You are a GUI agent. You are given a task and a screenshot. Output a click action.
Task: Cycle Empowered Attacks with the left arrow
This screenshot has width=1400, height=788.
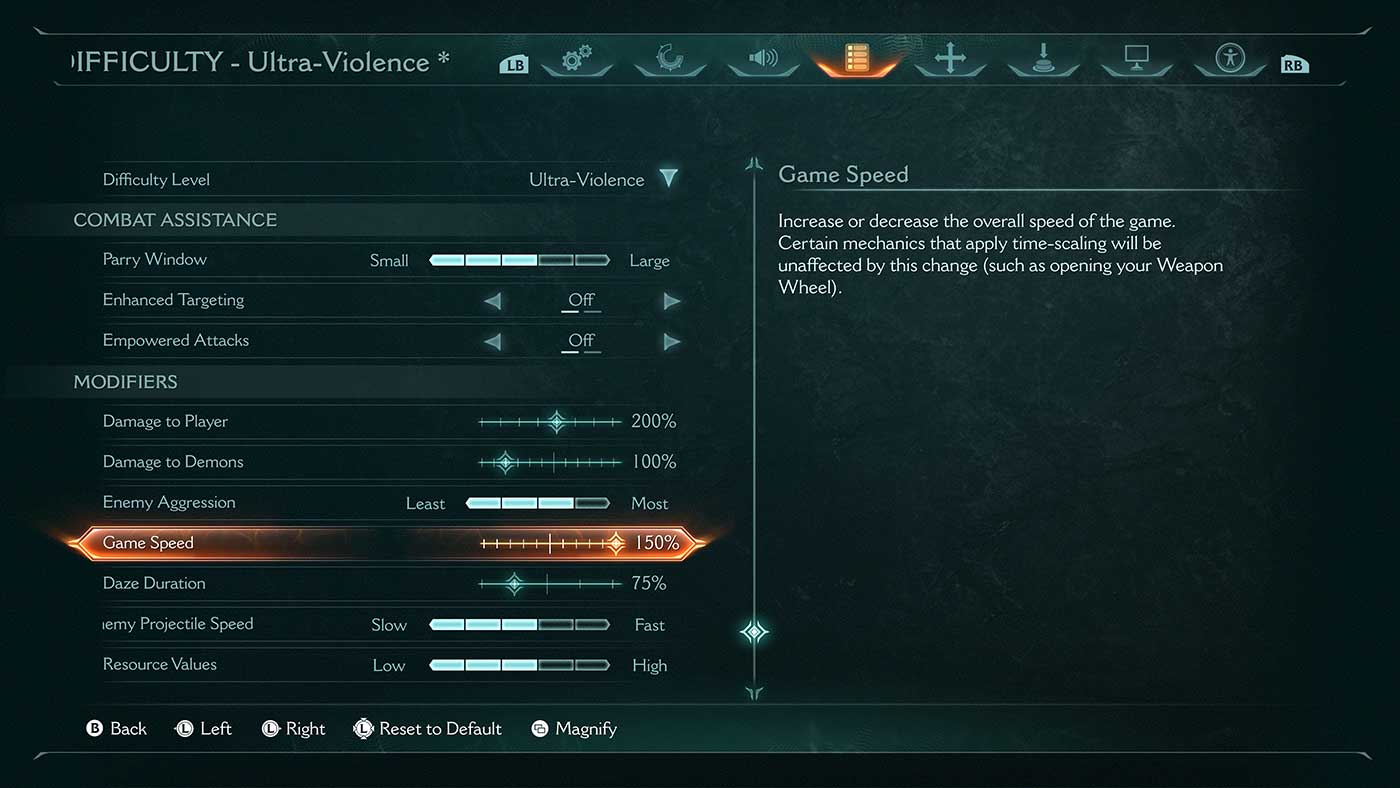(x=492, y=341)
